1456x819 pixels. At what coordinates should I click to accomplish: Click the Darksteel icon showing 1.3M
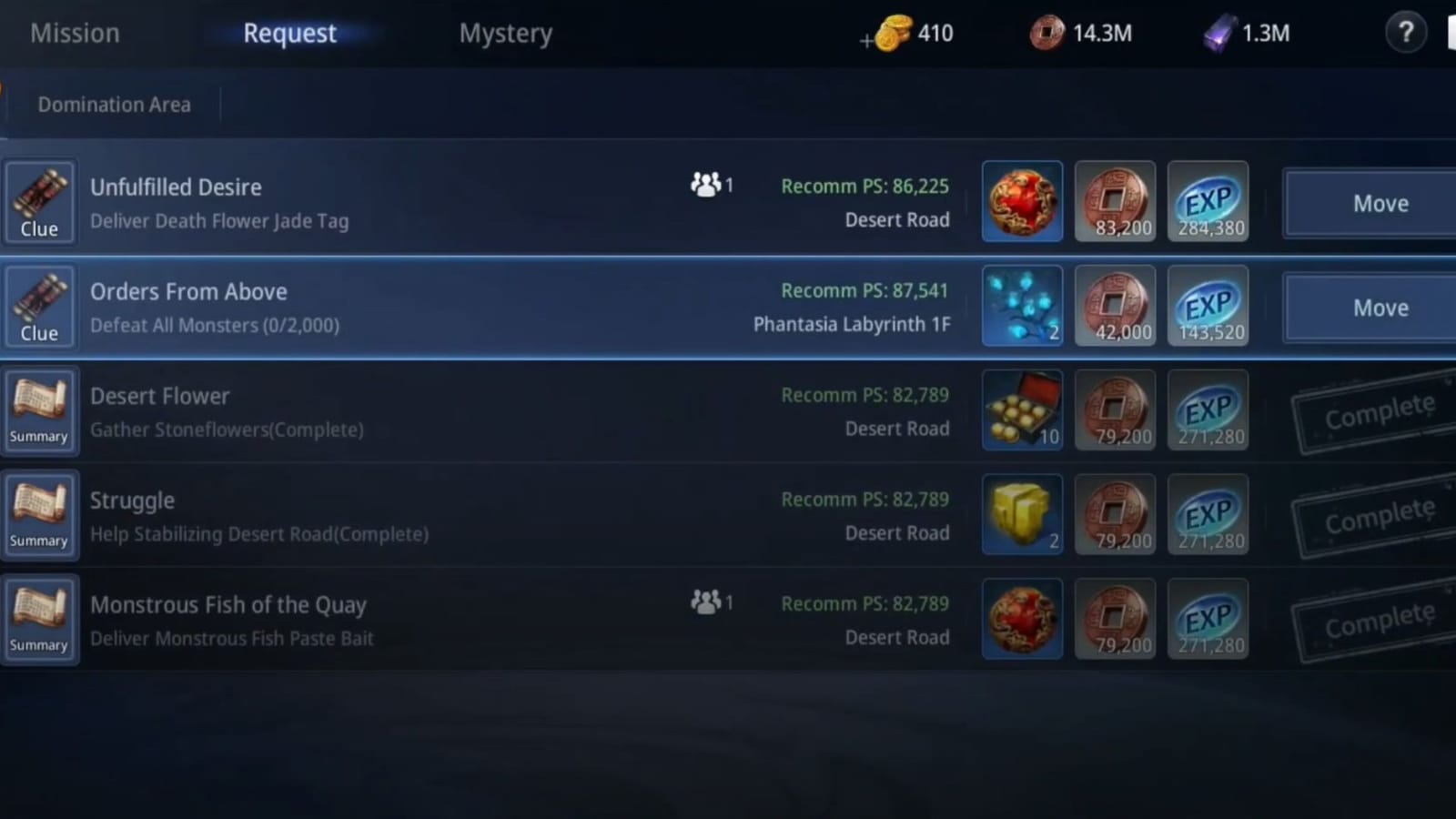click(x=1210, y=35)
